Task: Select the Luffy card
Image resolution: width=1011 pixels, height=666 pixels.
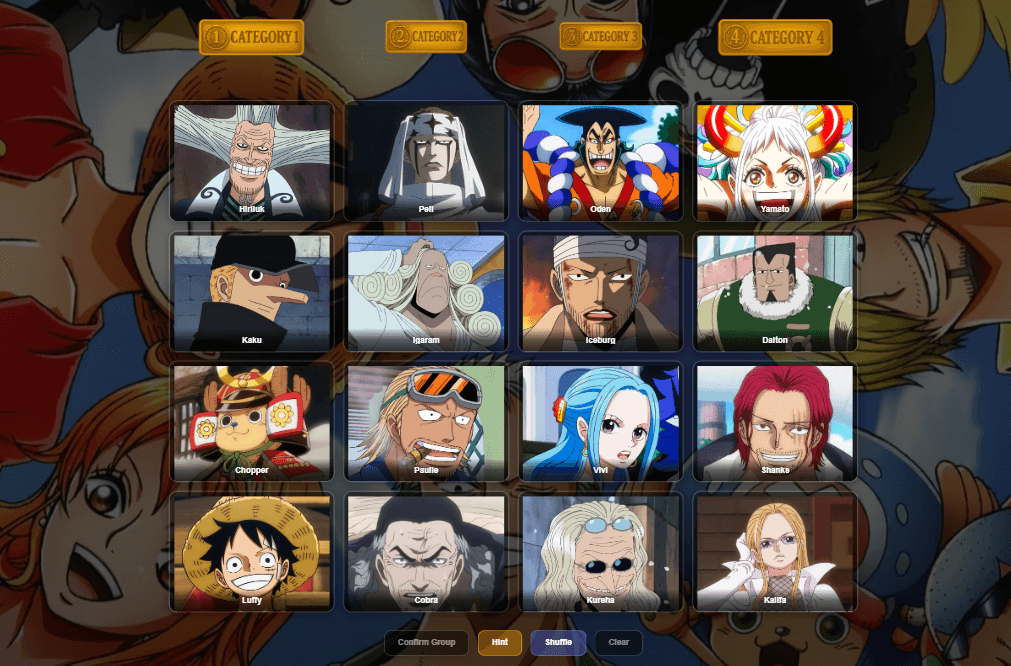Action: coord(252,552)
